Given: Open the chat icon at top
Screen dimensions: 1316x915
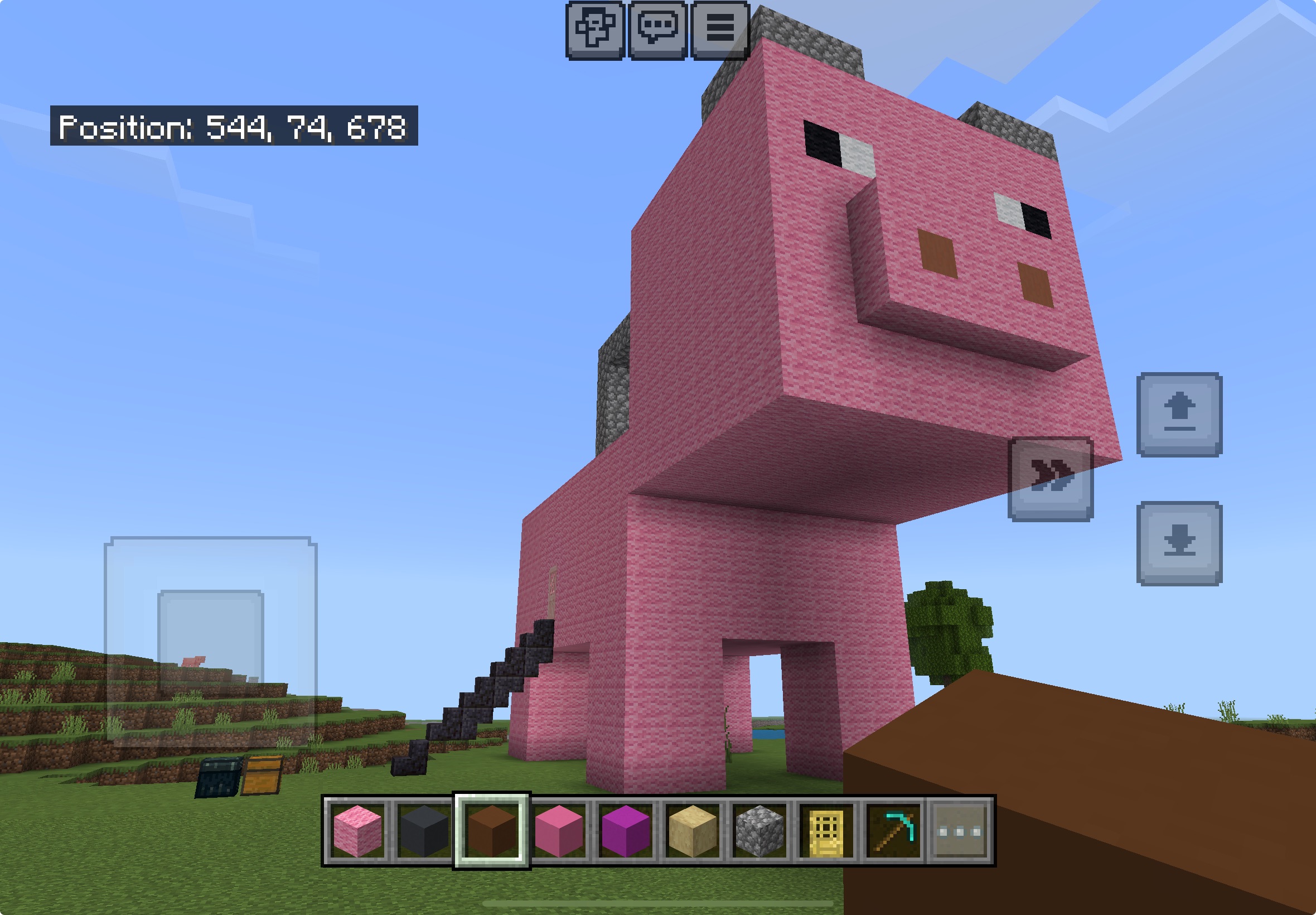Looking at the screenshot, I should click(657, 27).
